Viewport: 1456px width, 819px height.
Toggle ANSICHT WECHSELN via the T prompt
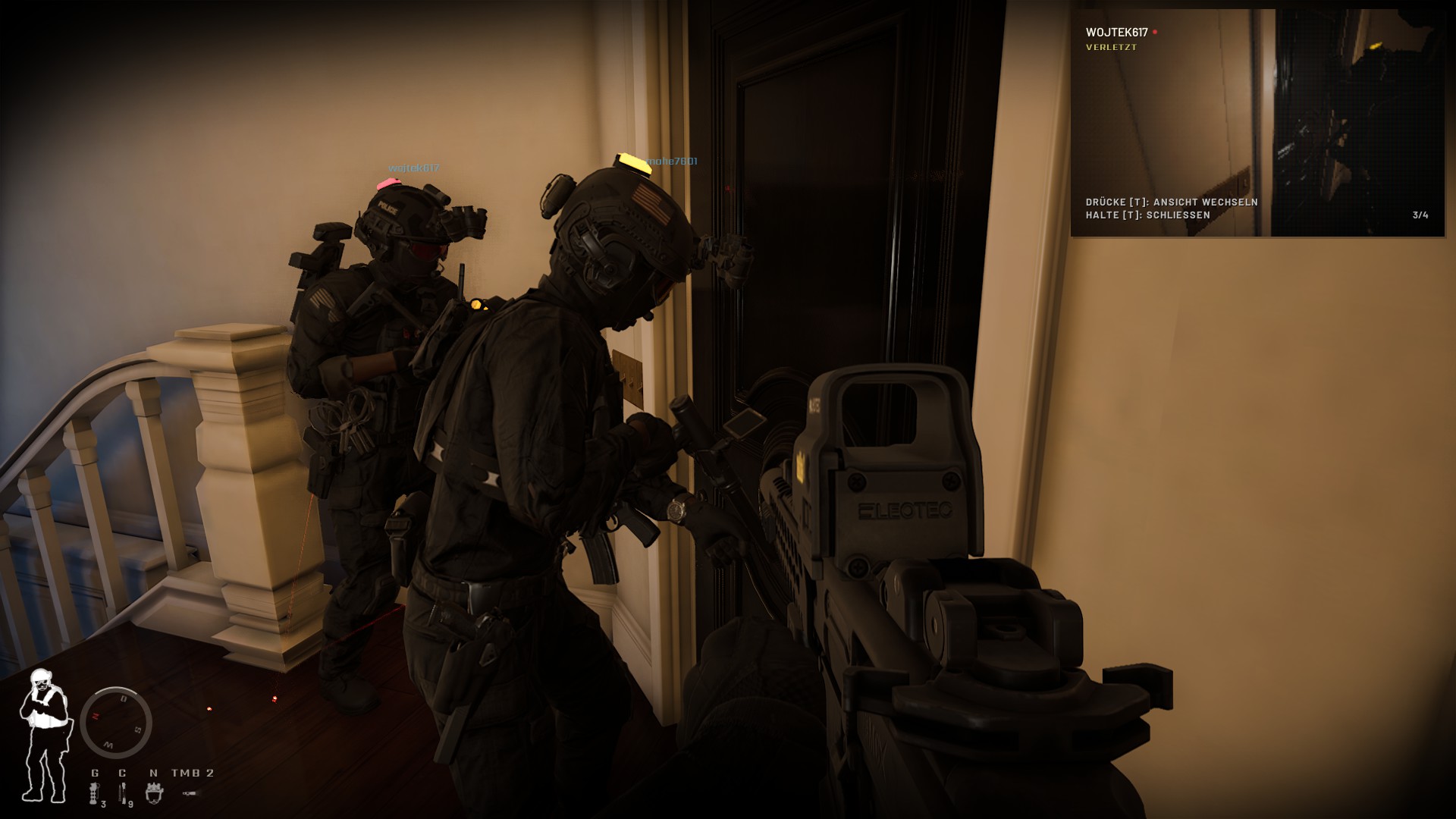(x=1173, y=202)
